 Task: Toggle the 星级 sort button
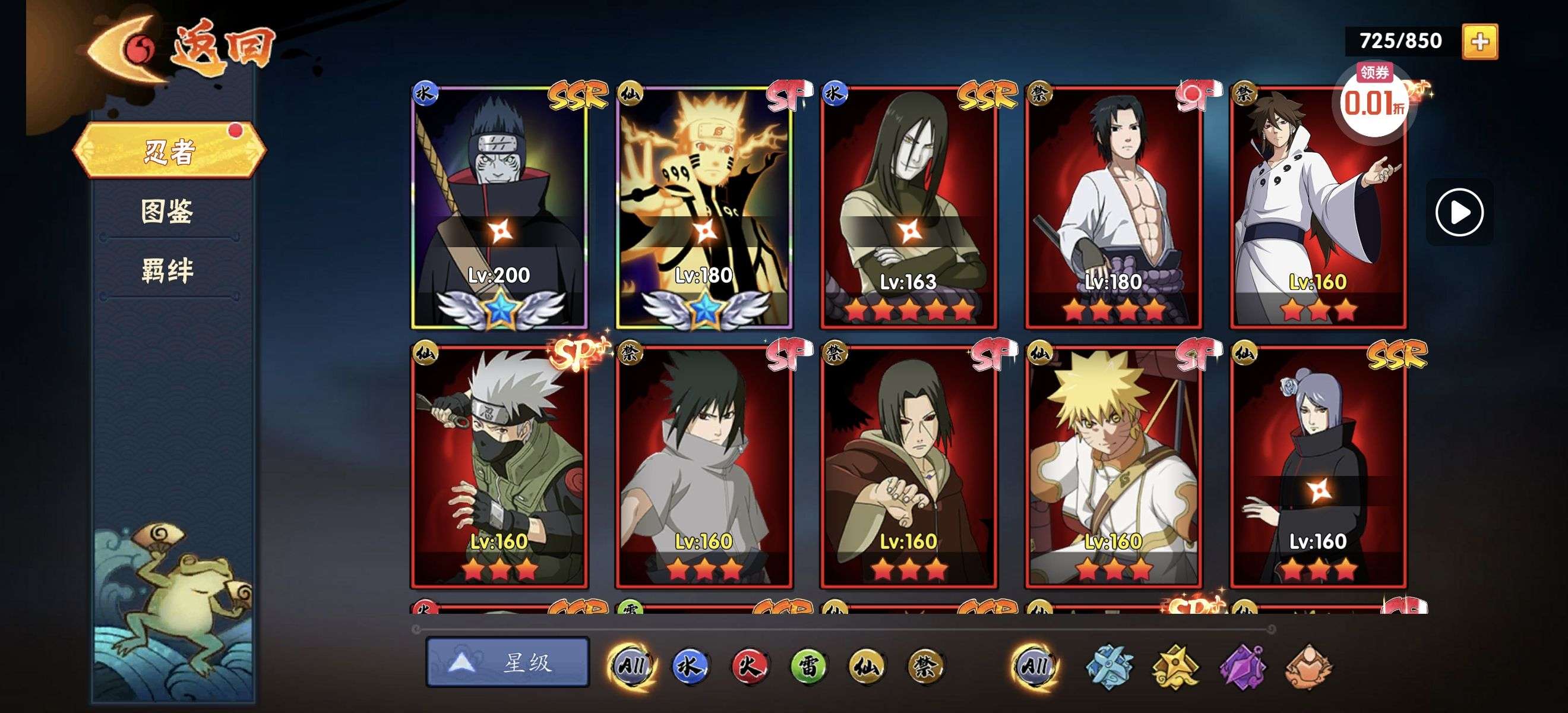508,662
